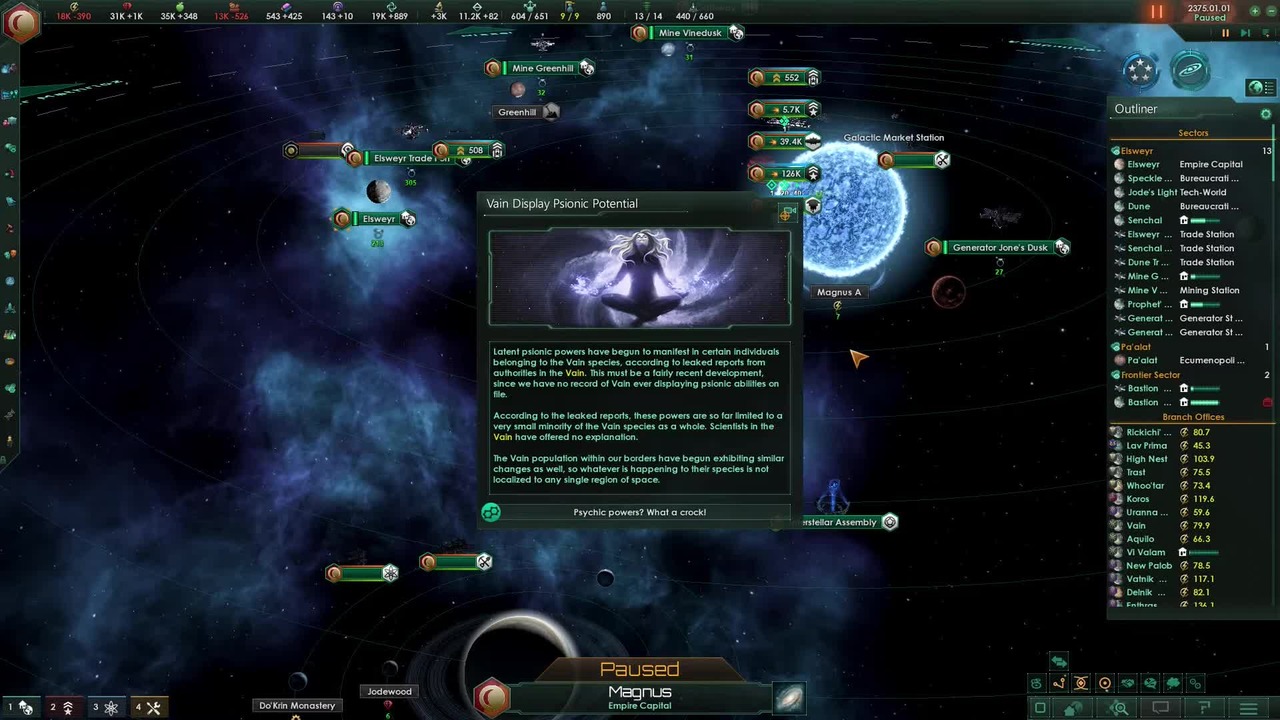Select the Generator Jone's Dusk label
1280x720 pixels.
click(x=1000, y=247)
